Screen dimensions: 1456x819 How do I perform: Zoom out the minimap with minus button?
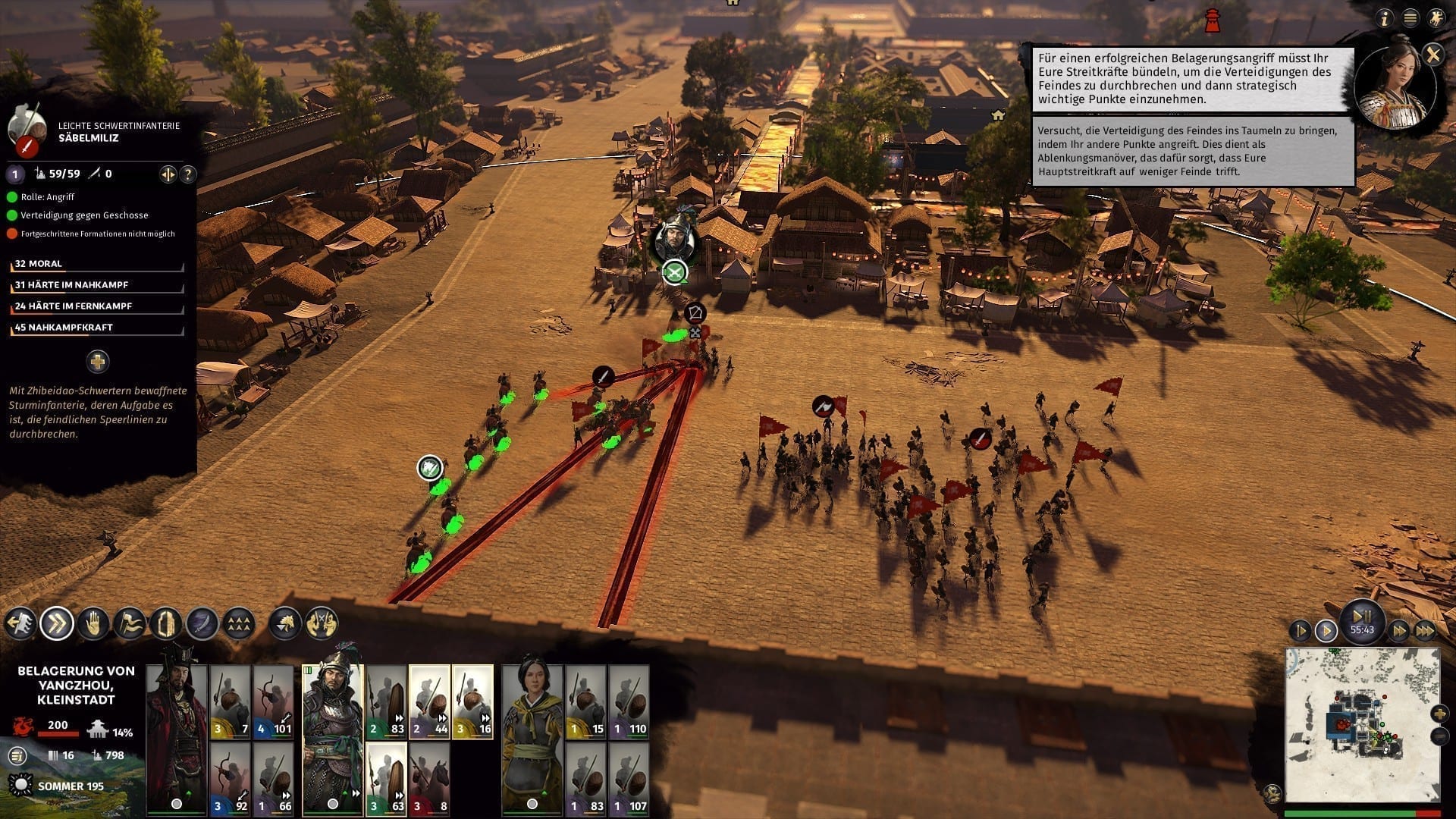coord(1439,736)
